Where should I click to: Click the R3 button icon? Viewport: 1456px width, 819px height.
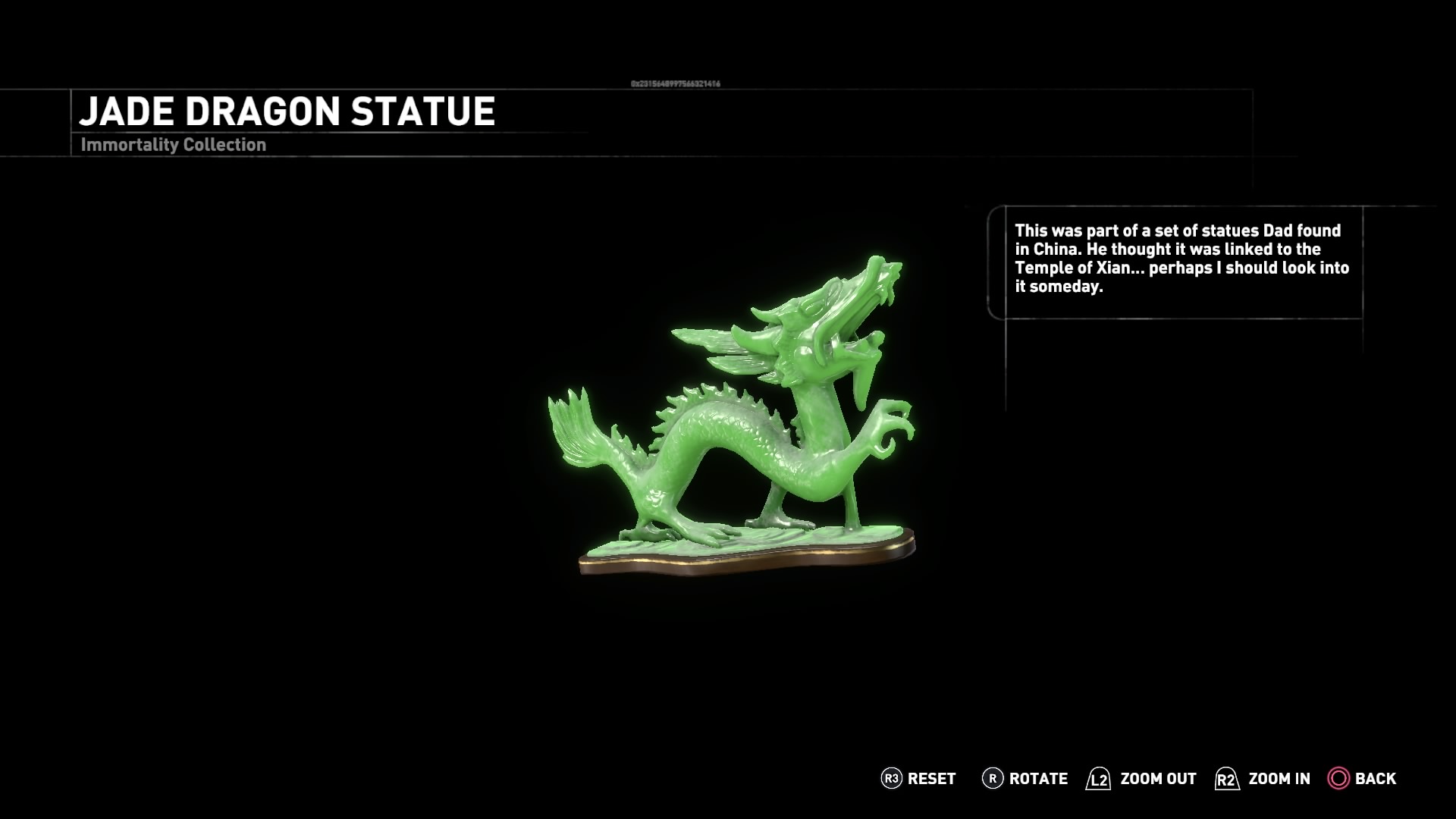(892, 779)
